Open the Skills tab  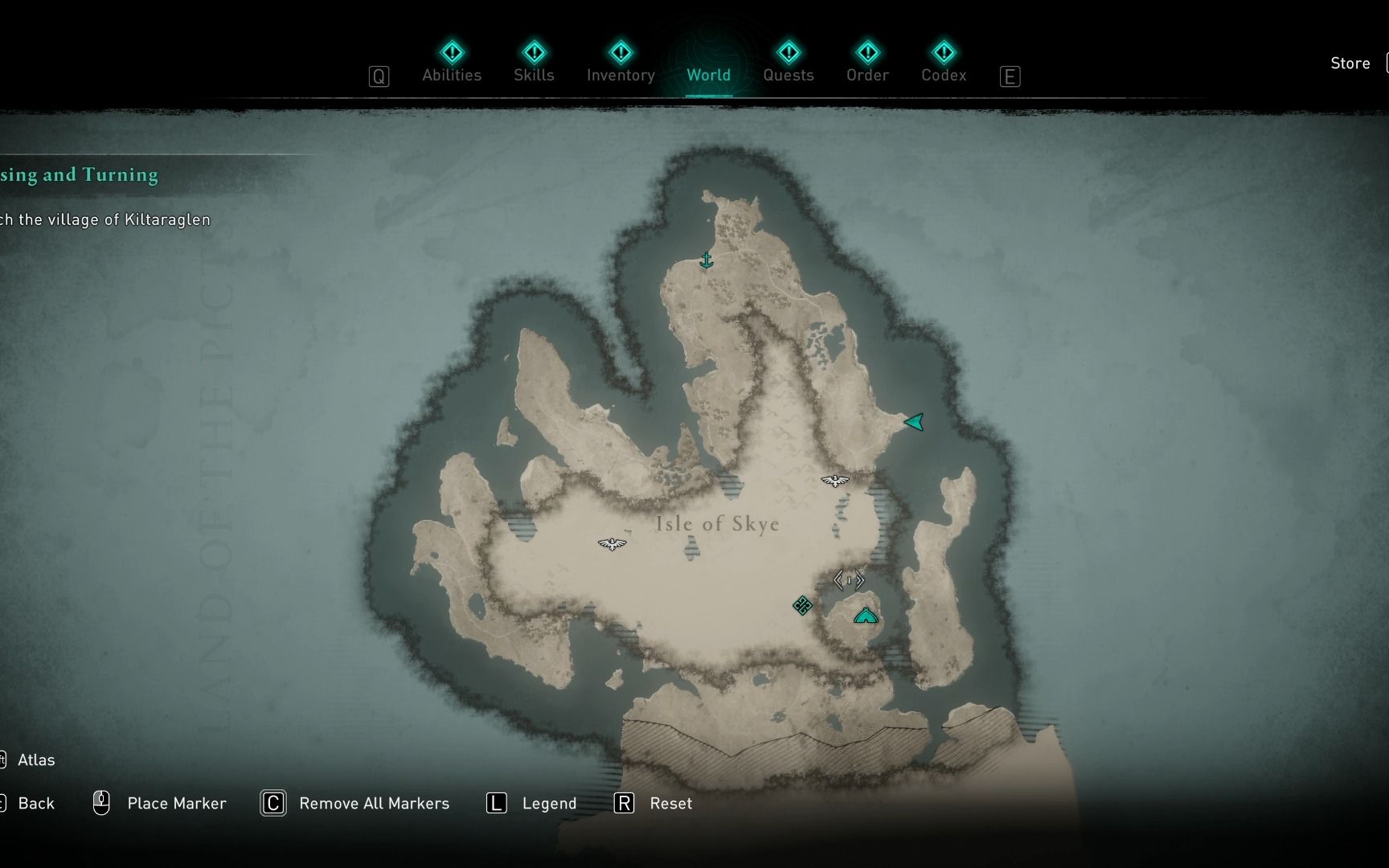[x=534, y=64]
